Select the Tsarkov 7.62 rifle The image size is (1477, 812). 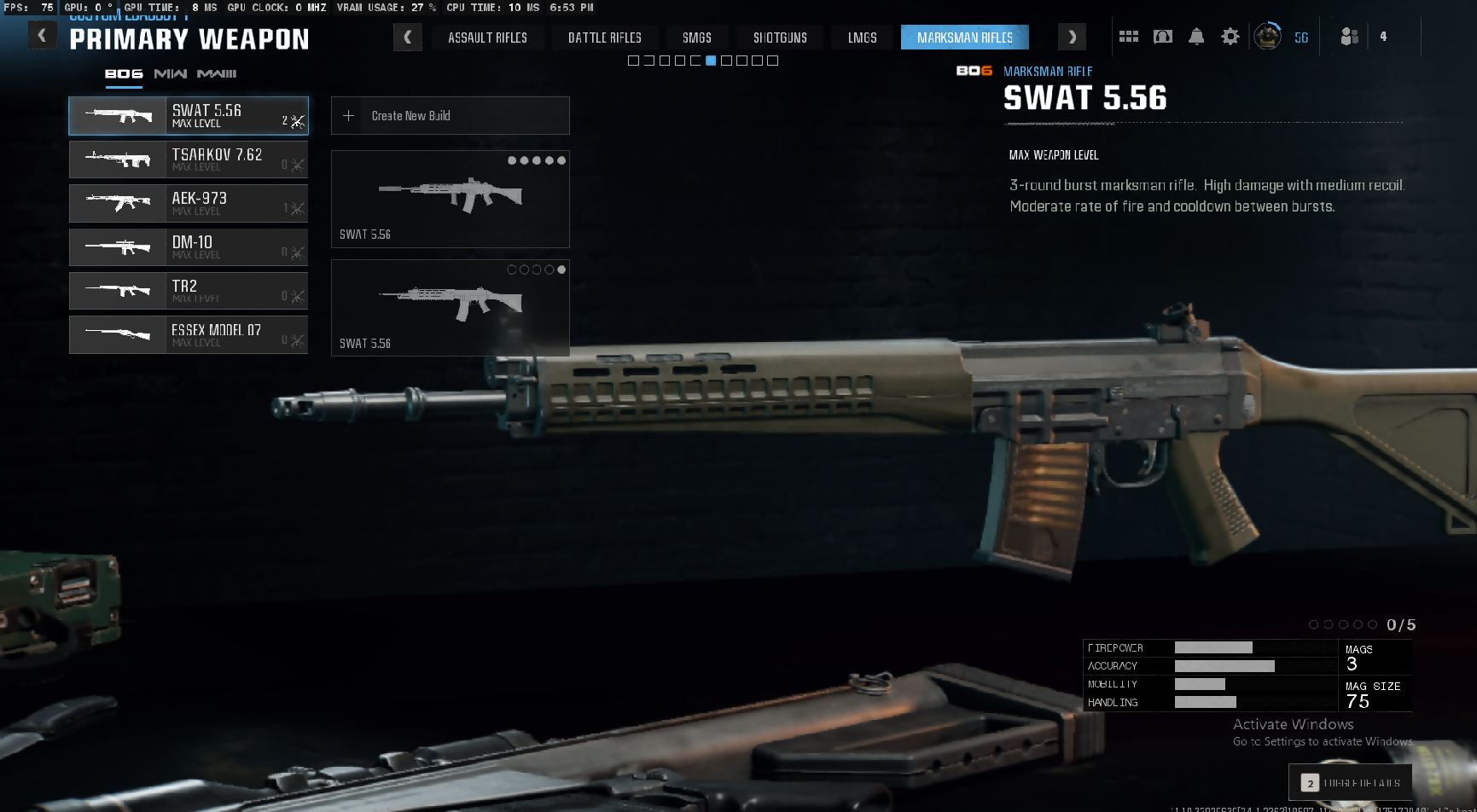189,159
